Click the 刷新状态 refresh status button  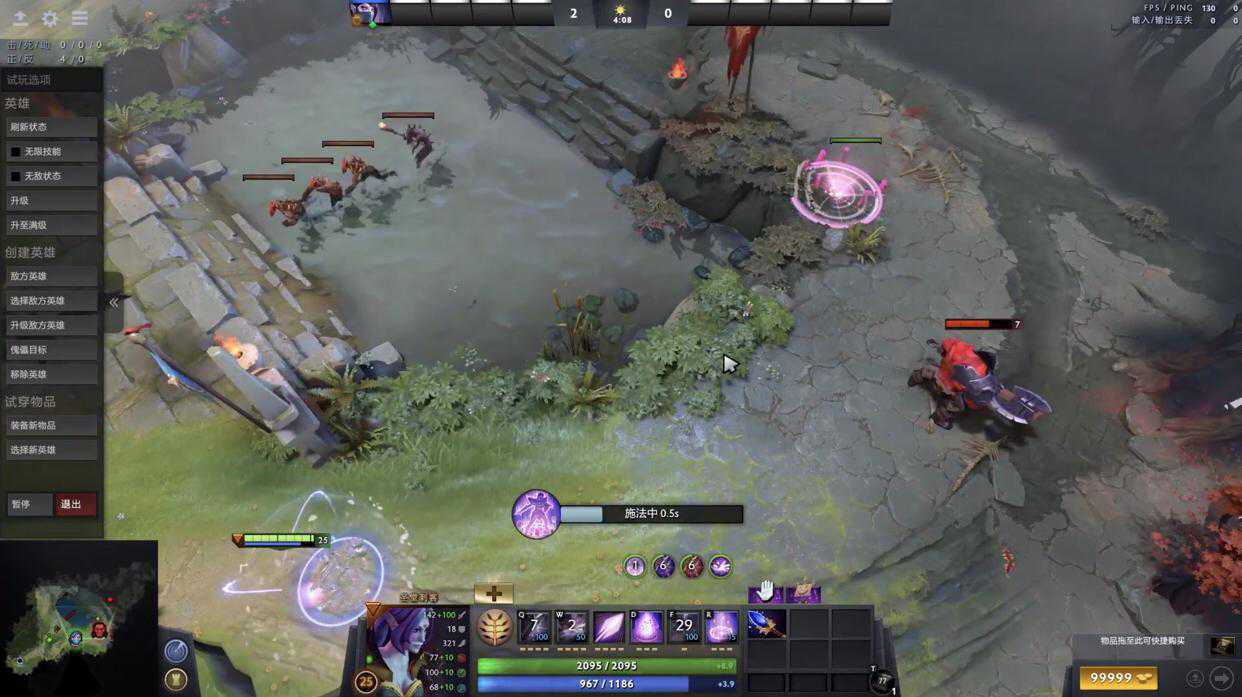(x=51, y=127)
